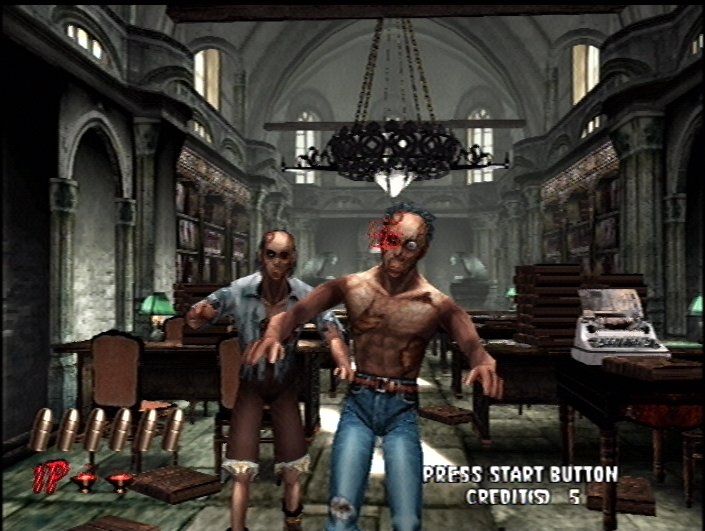The width and height of the screenshot is (705, 531).
Task: Click the red 1P player badge
Action: pos(50,476)
